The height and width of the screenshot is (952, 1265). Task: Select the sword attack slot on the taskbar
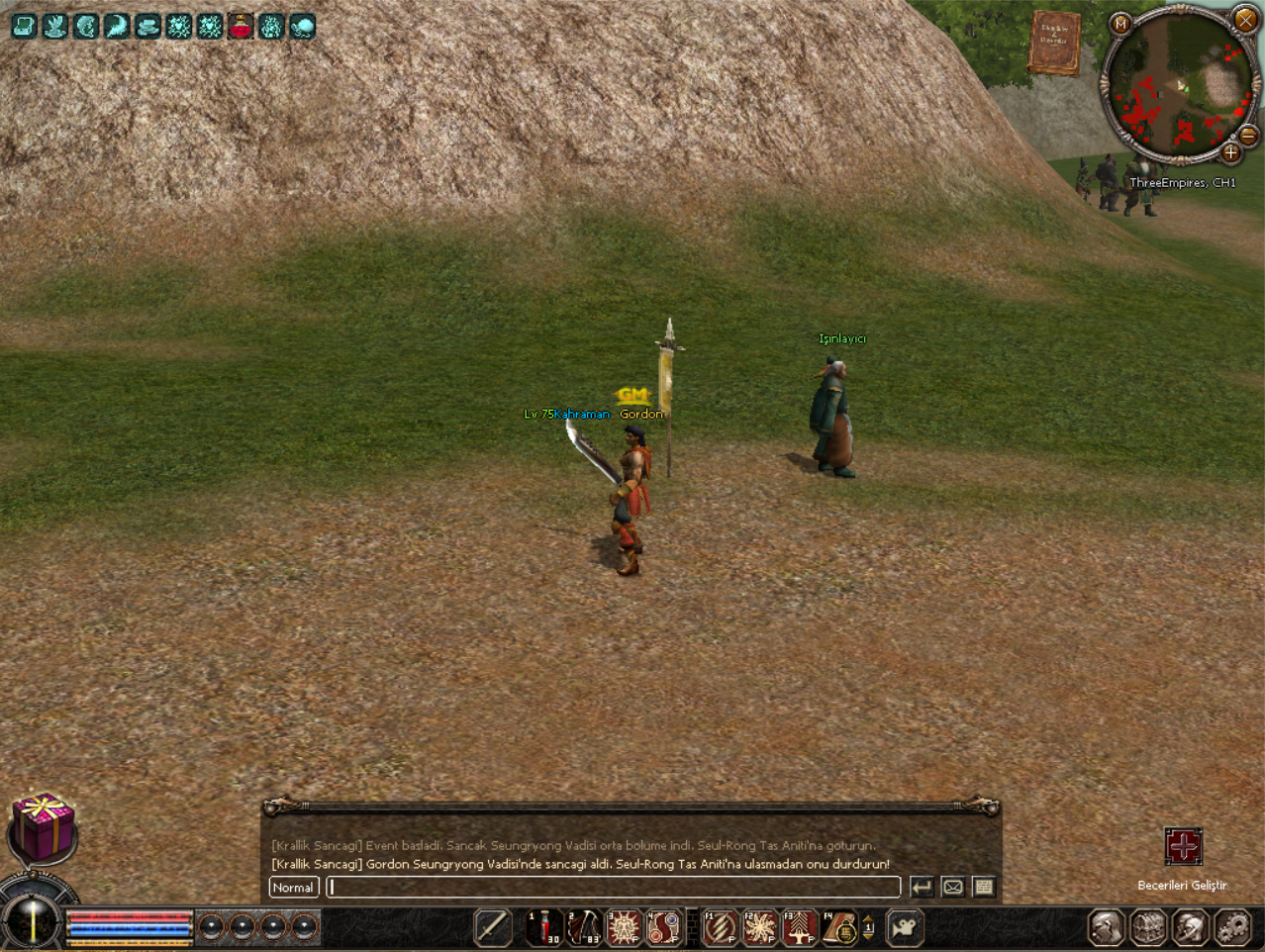point(493,927)
